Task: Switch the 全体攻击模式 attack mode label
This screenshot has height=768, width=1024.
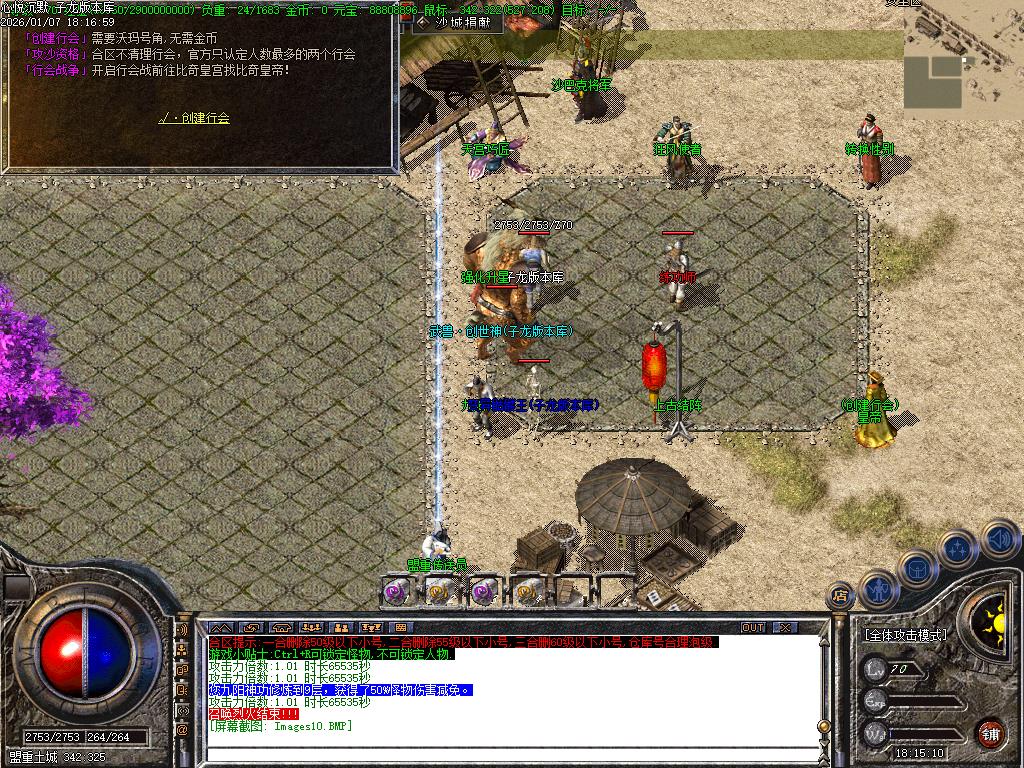Action: pyautogui.click(x=905, y=635)
